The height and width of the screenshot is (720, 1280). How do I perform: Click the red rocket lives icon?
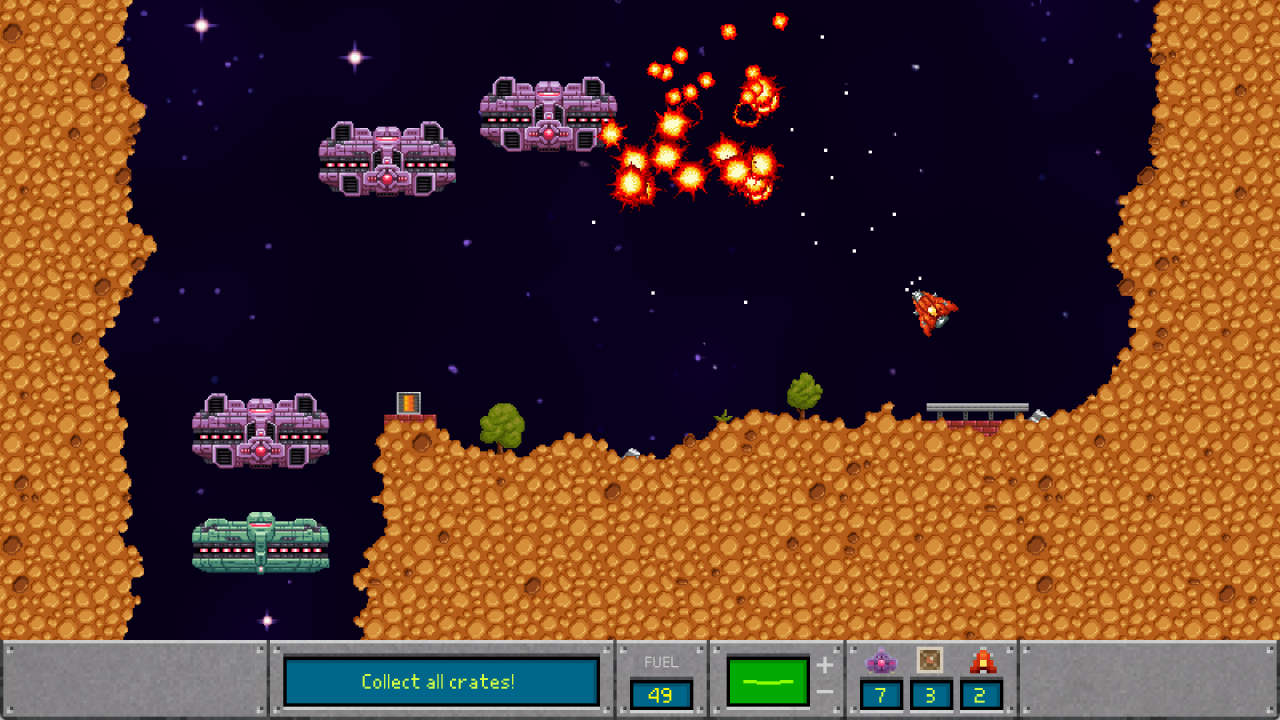[983, 660]
